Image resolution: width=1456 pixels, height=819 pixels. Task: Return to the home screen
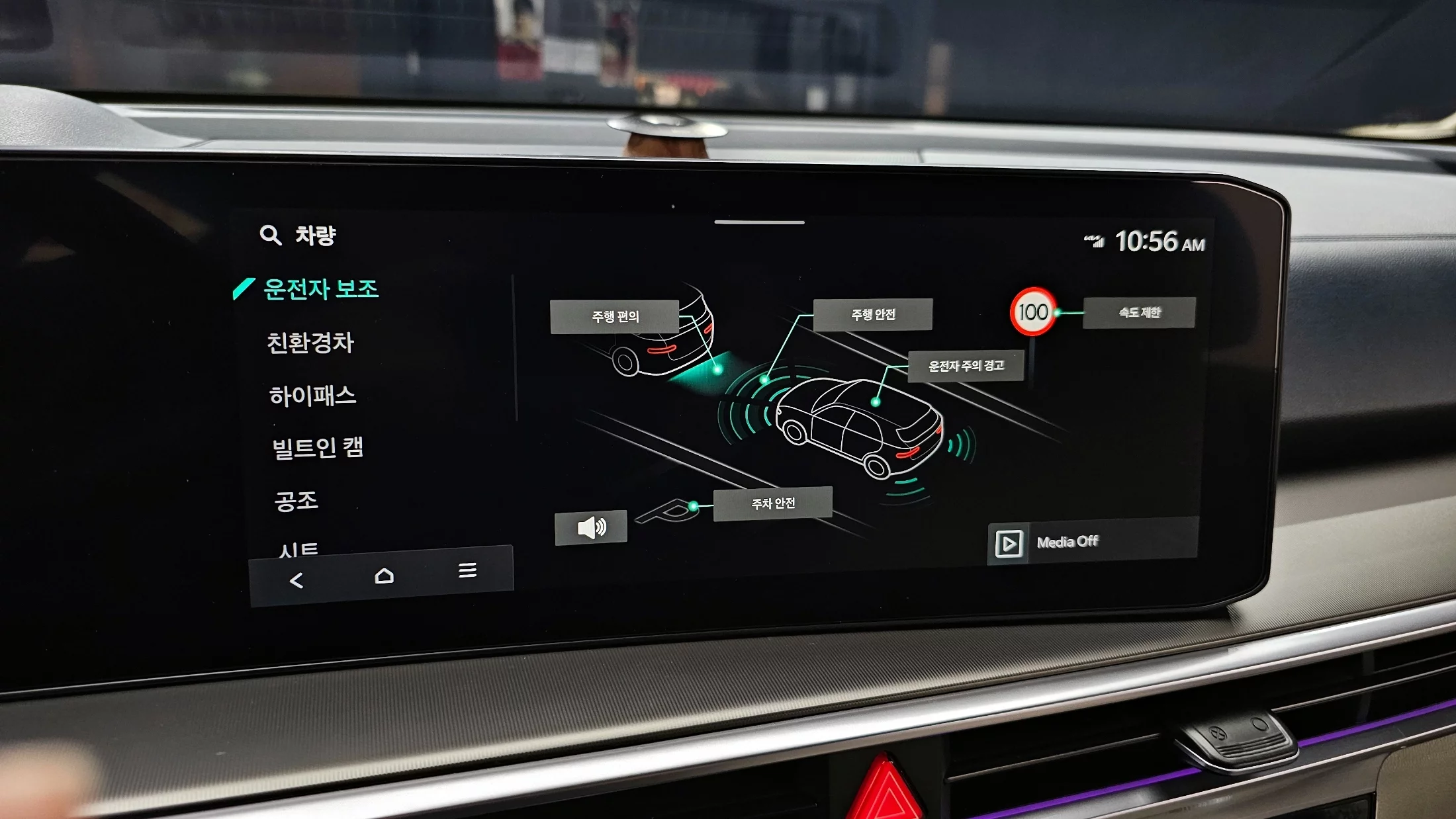click(384, 576)
